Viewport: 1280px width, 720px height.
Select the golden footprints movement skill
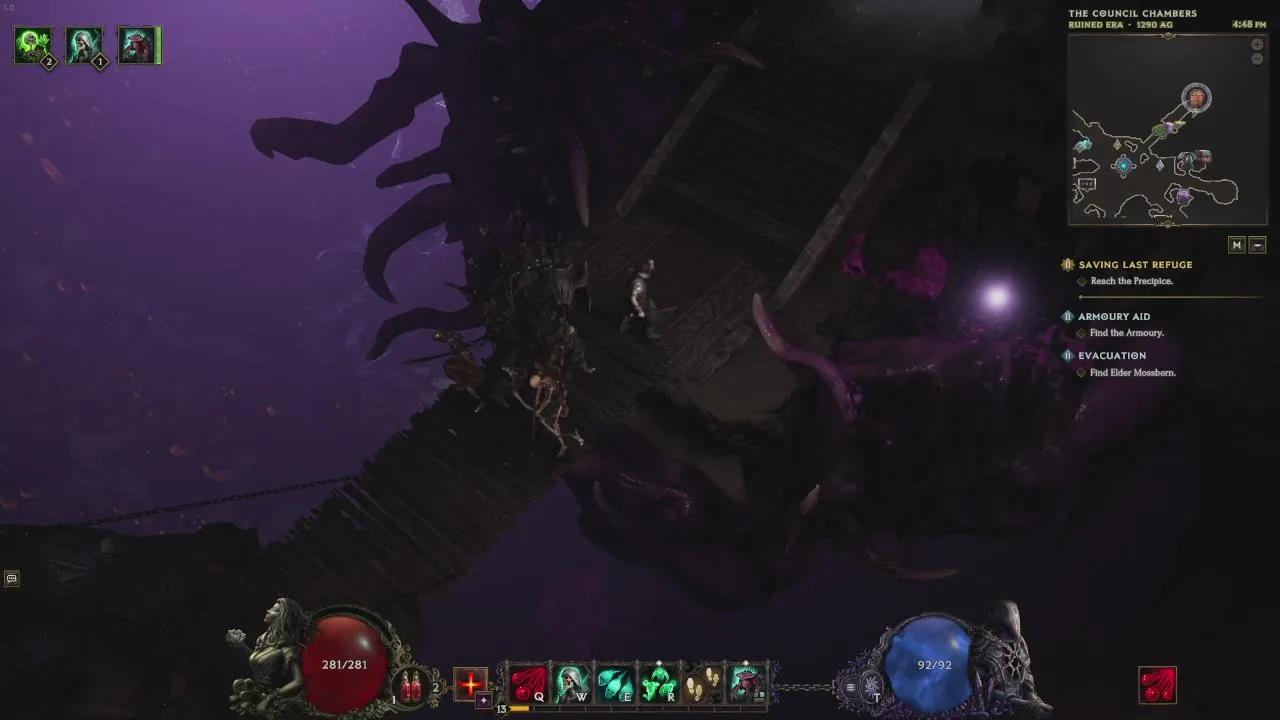click(x=702, y=684)
